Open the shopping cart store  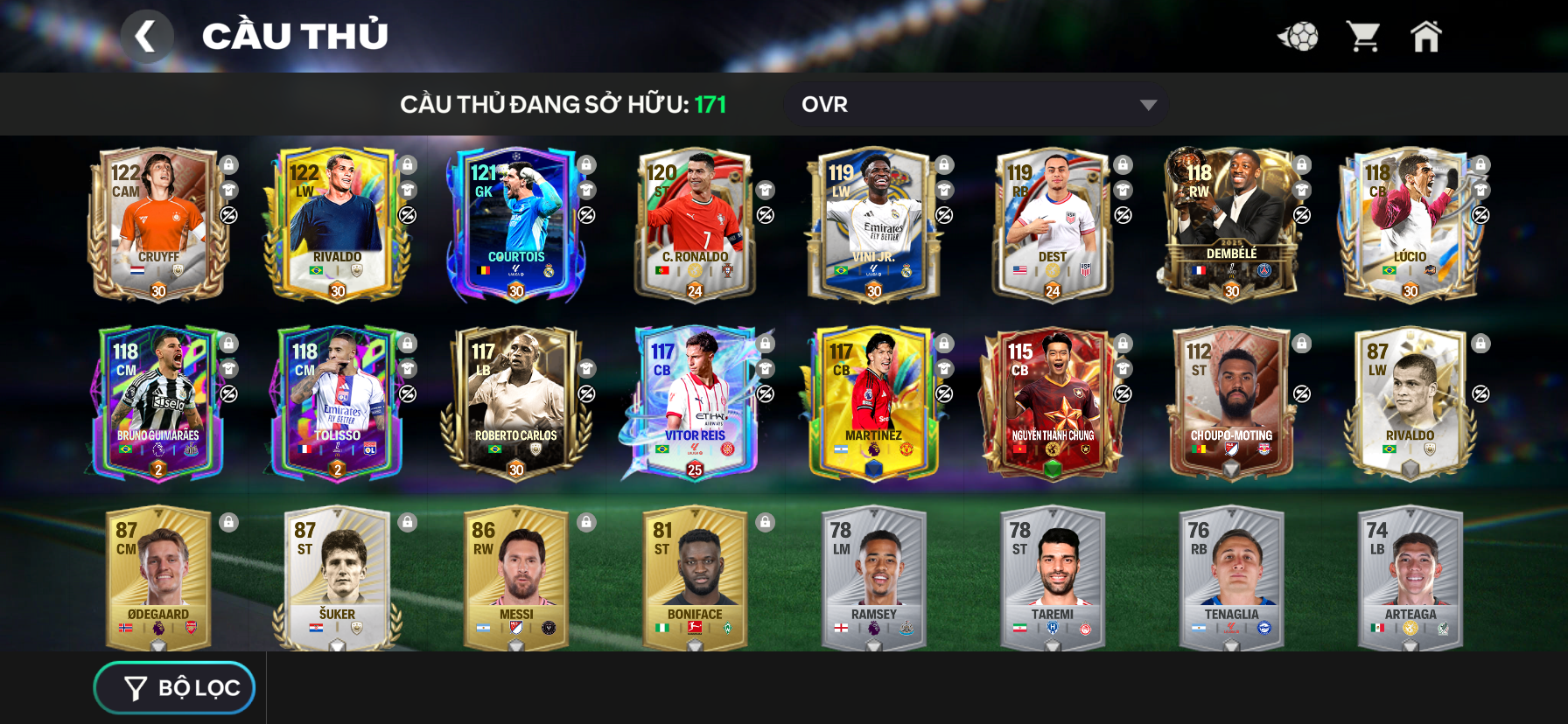(x=1363, y=37)
